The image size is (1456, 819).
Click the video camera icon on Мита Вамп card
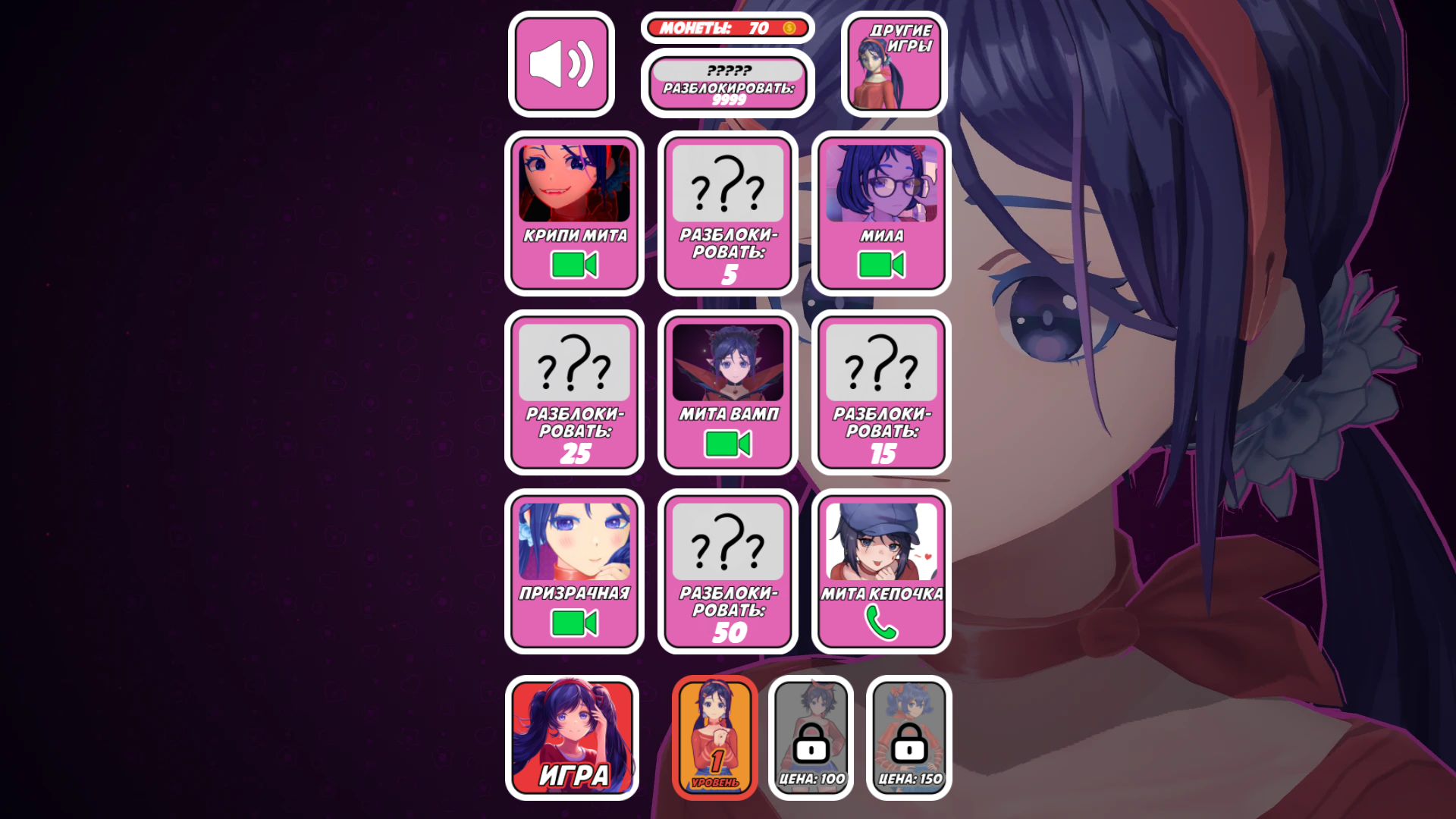coord(727,444)
